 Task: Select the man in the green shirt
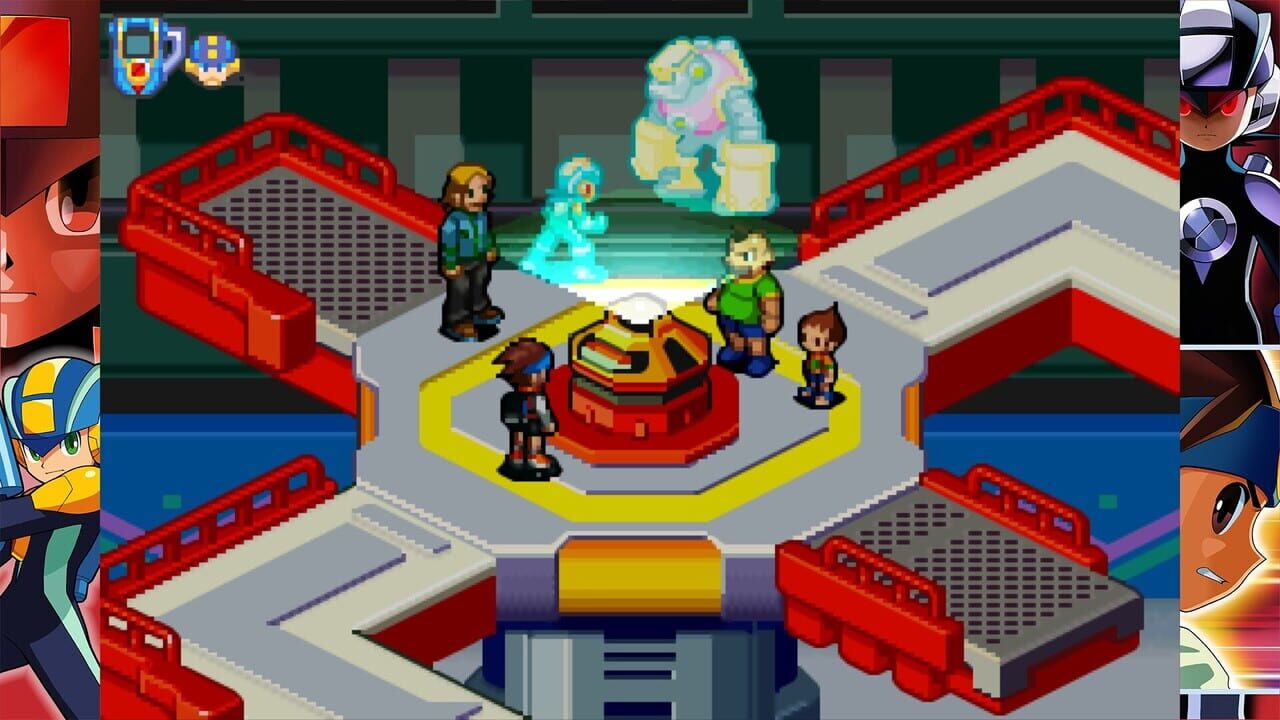coord(745,300)
